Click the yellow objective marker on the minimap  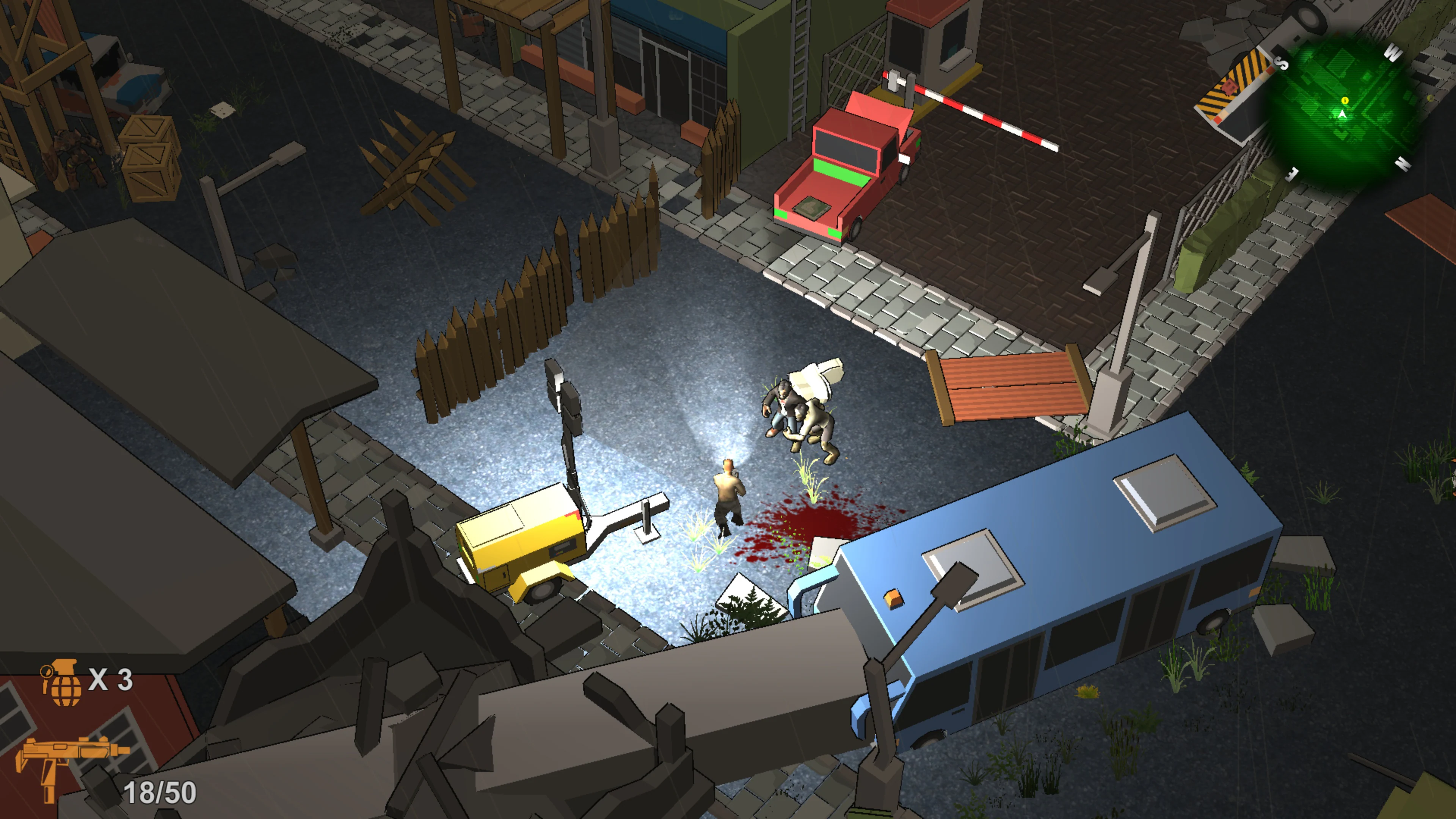coord(1345,101)
